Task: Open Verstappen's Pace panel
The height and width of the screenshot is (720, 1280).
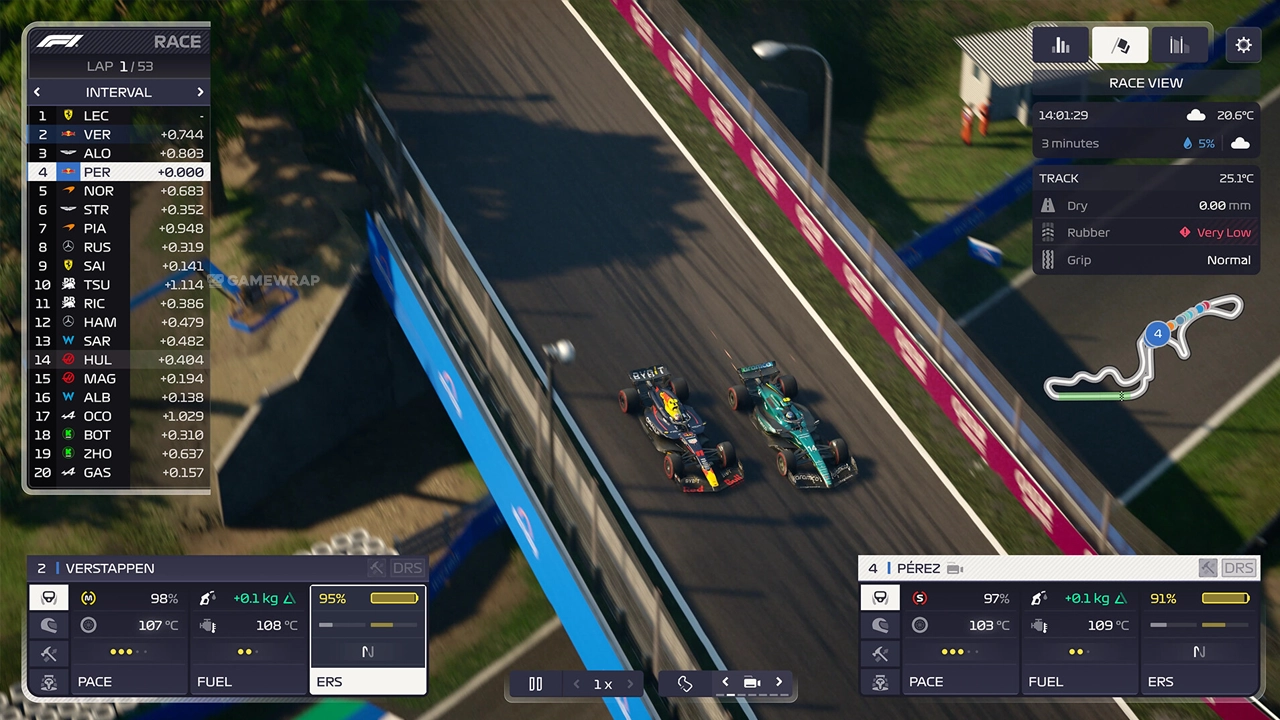Action: click(126, 640)
